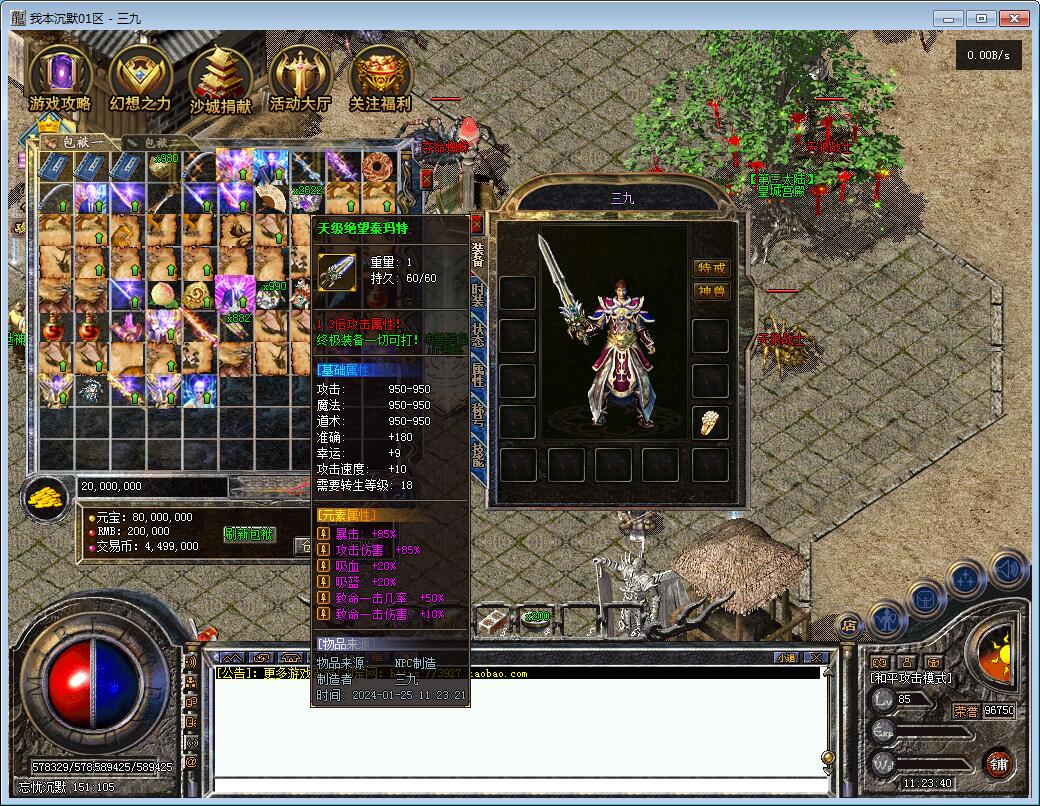The width and height of the screenshot is (1040, 806).
Task: Open the 幻想之力 menu icon
Action: point(141,78)
